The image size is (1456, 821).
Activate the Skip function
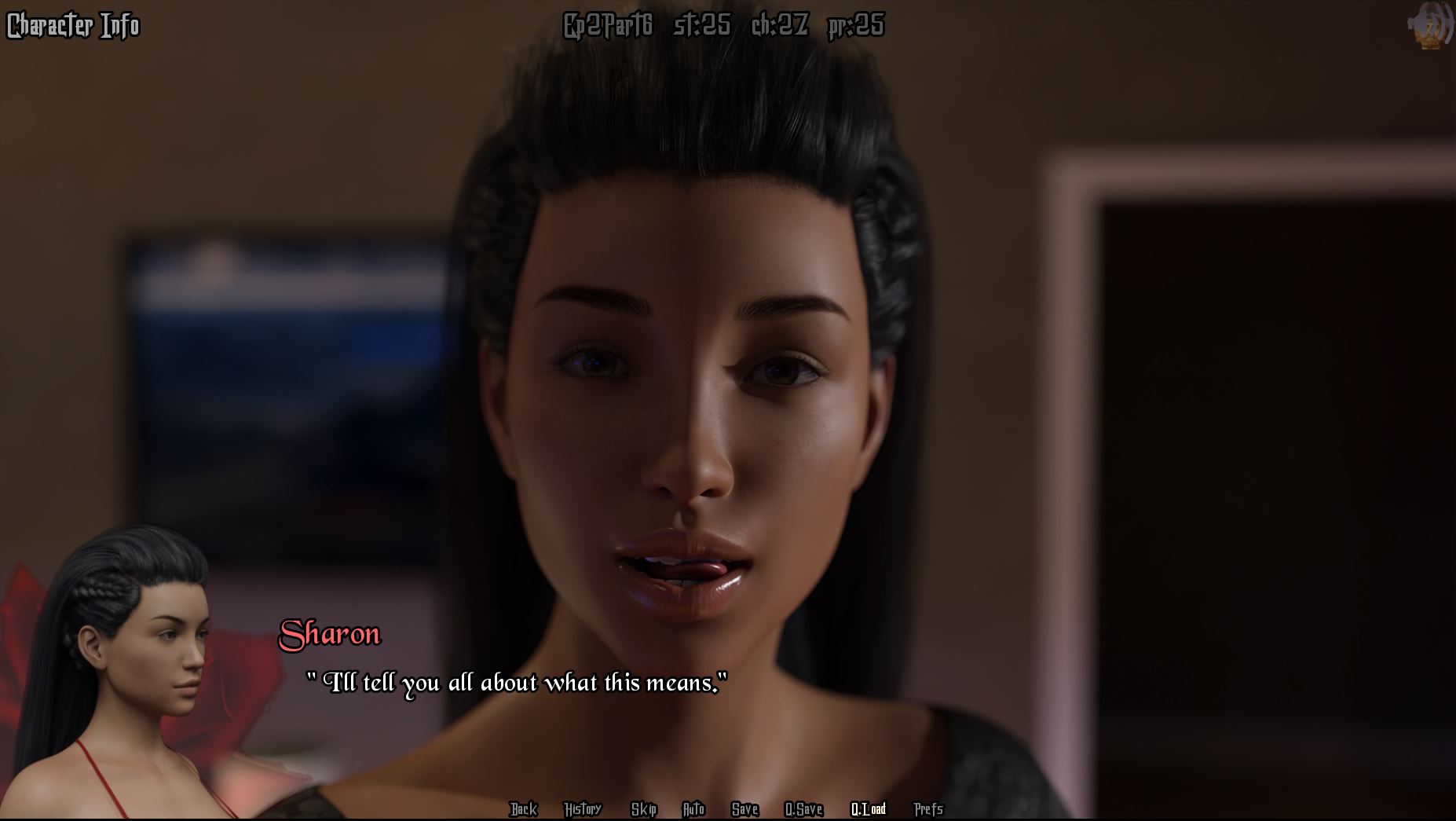tap(643, 808)
